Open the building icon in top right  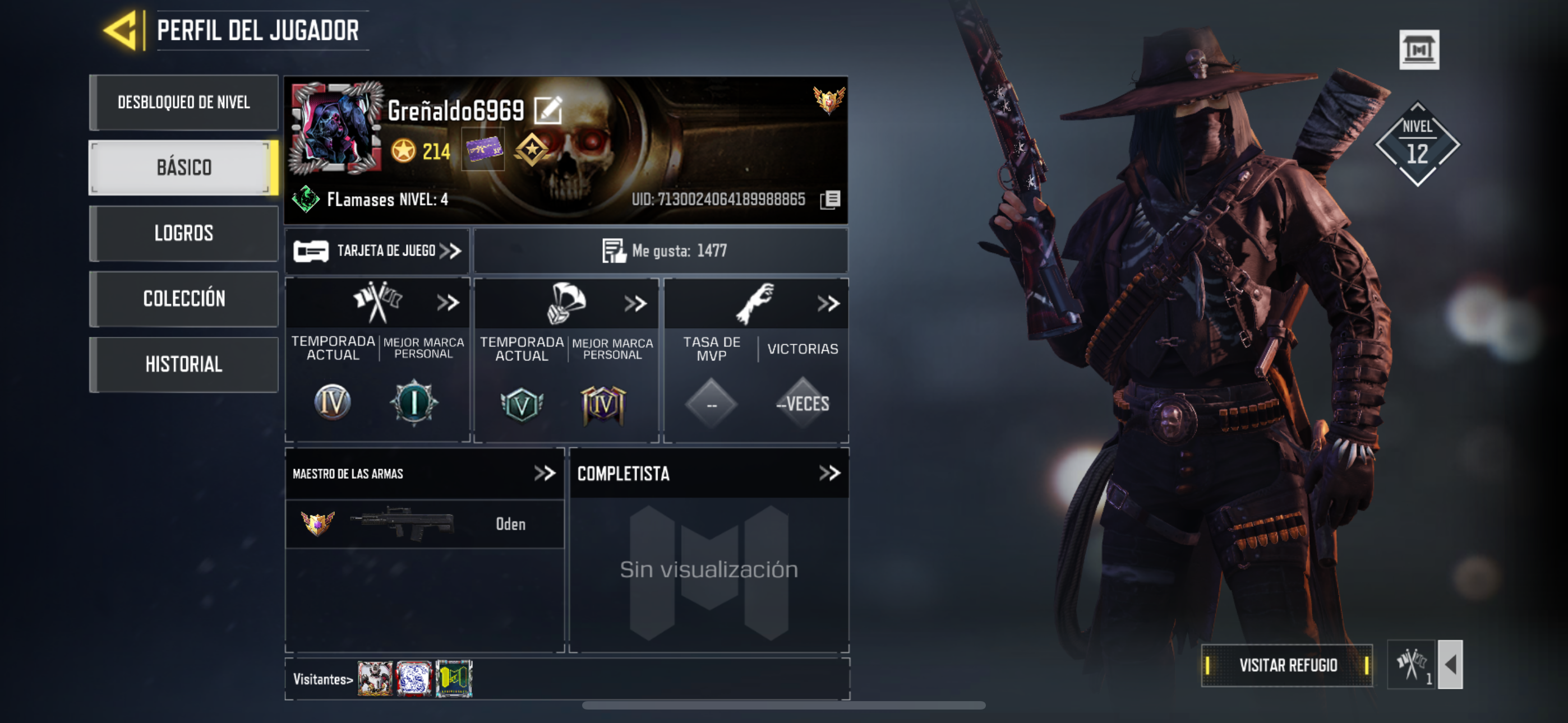[x=1419, y=49]
